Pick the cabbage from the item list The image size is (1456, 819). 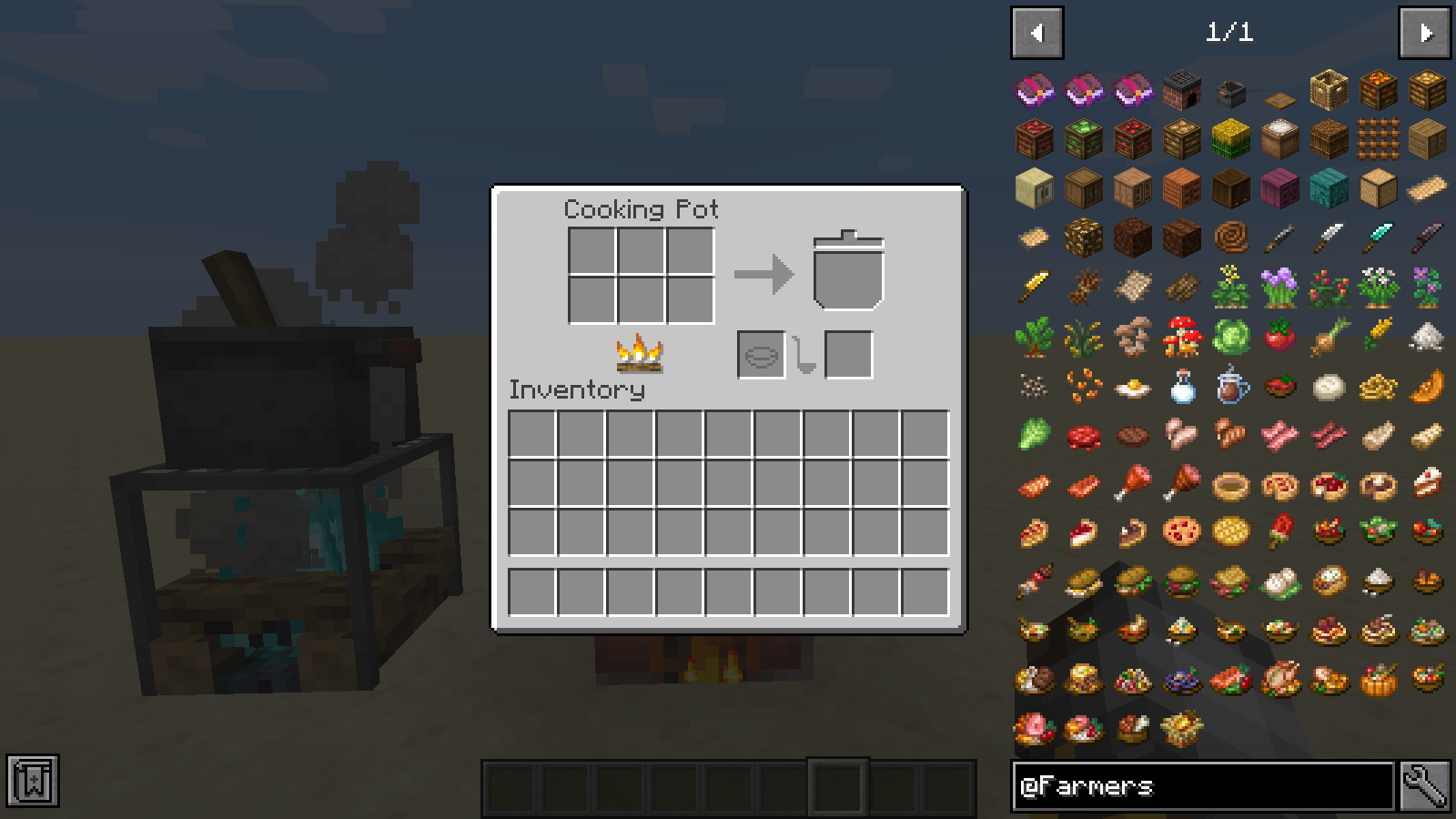pyautogui.click(x=1230, y=338)
